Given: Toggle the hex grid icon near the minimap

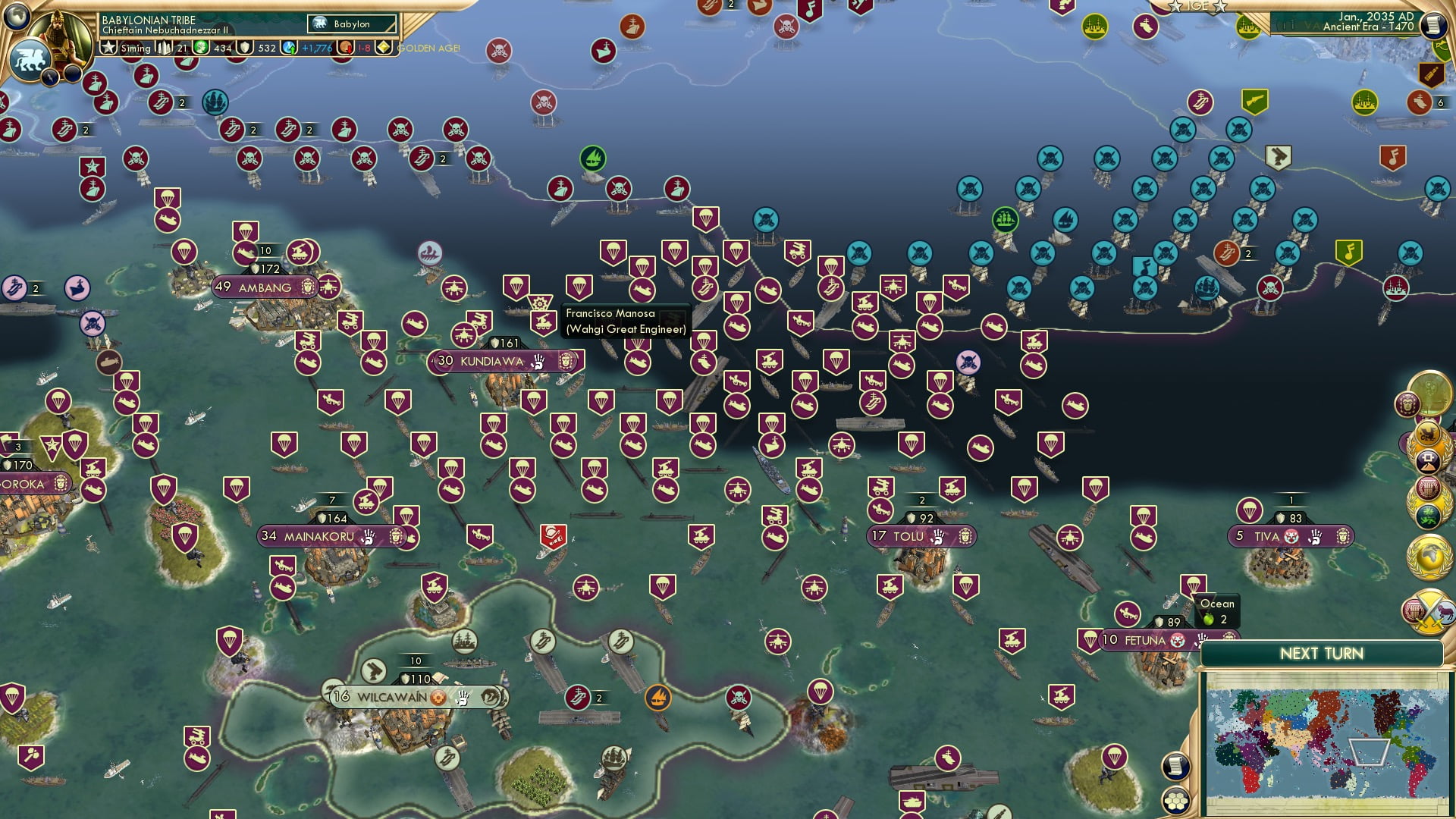Looking at the screenshot, I should (x=1176, y=801).
